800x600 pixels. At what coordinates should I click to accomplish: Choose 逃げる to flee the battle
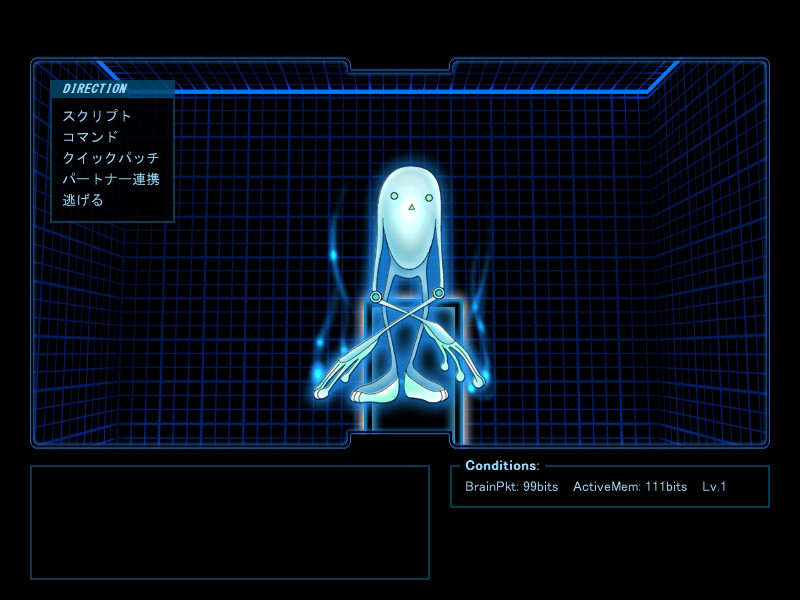click(x=83, y=200)
